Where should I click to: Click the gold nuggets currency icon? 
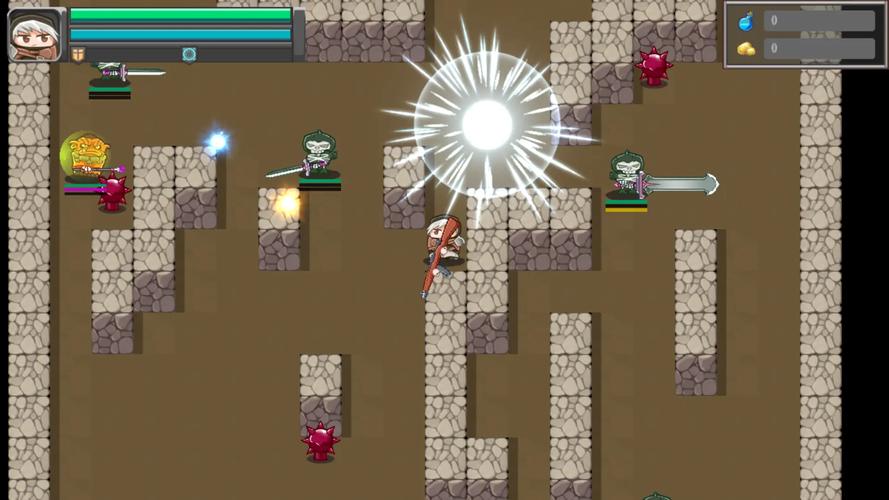click(x=745, y=48)
